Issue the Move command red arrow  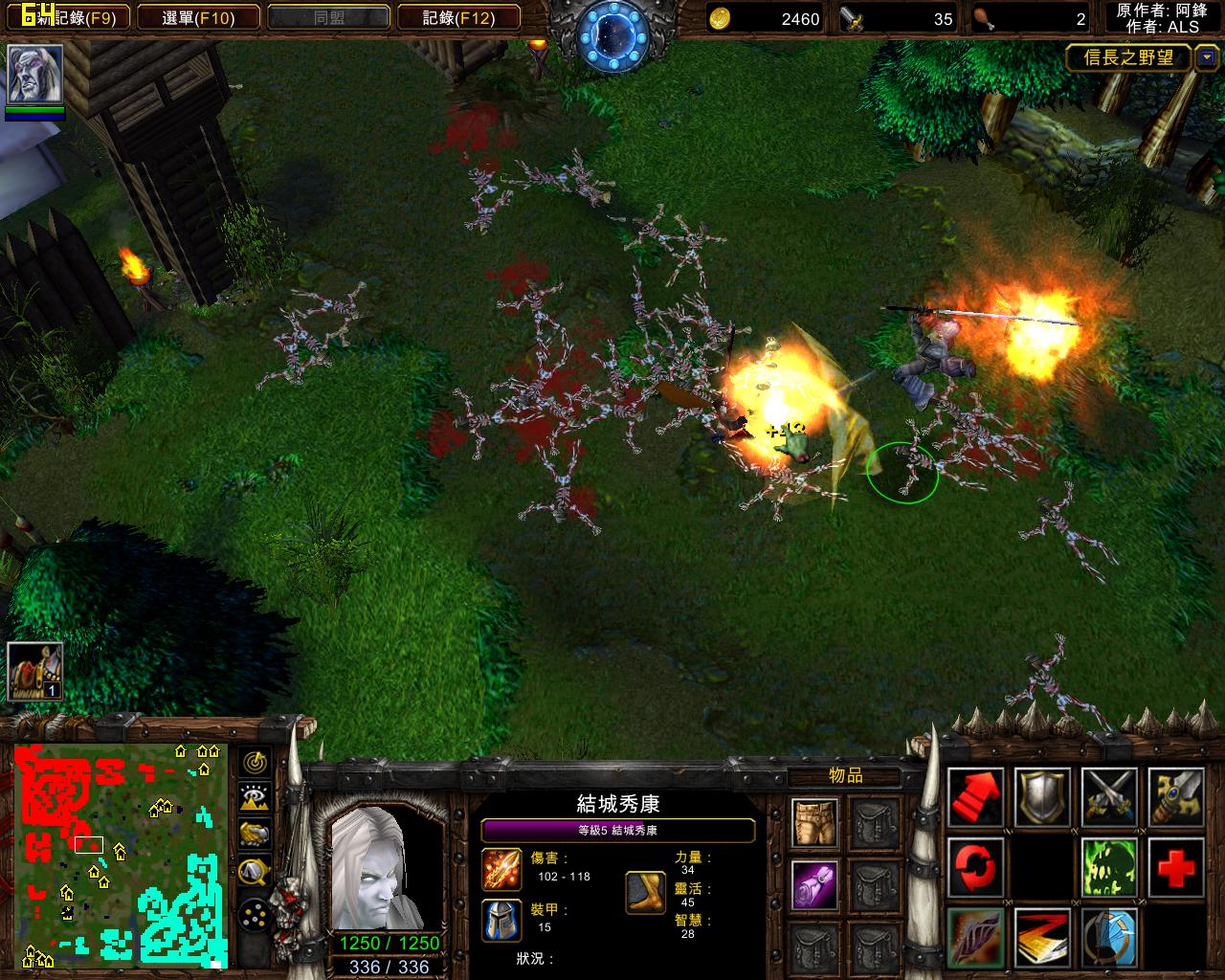tap(975, 797)
